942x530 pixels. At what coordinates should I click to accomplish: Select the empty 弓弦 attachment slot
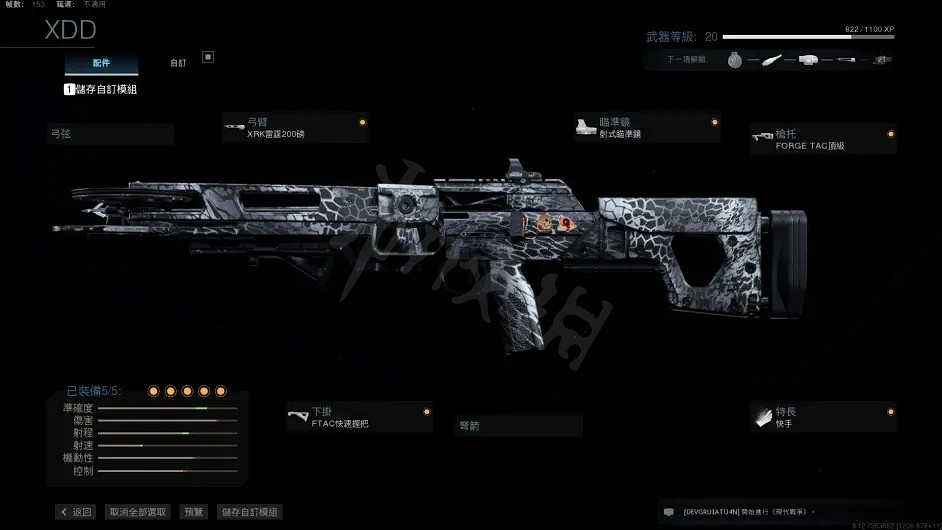click(110, 134)
